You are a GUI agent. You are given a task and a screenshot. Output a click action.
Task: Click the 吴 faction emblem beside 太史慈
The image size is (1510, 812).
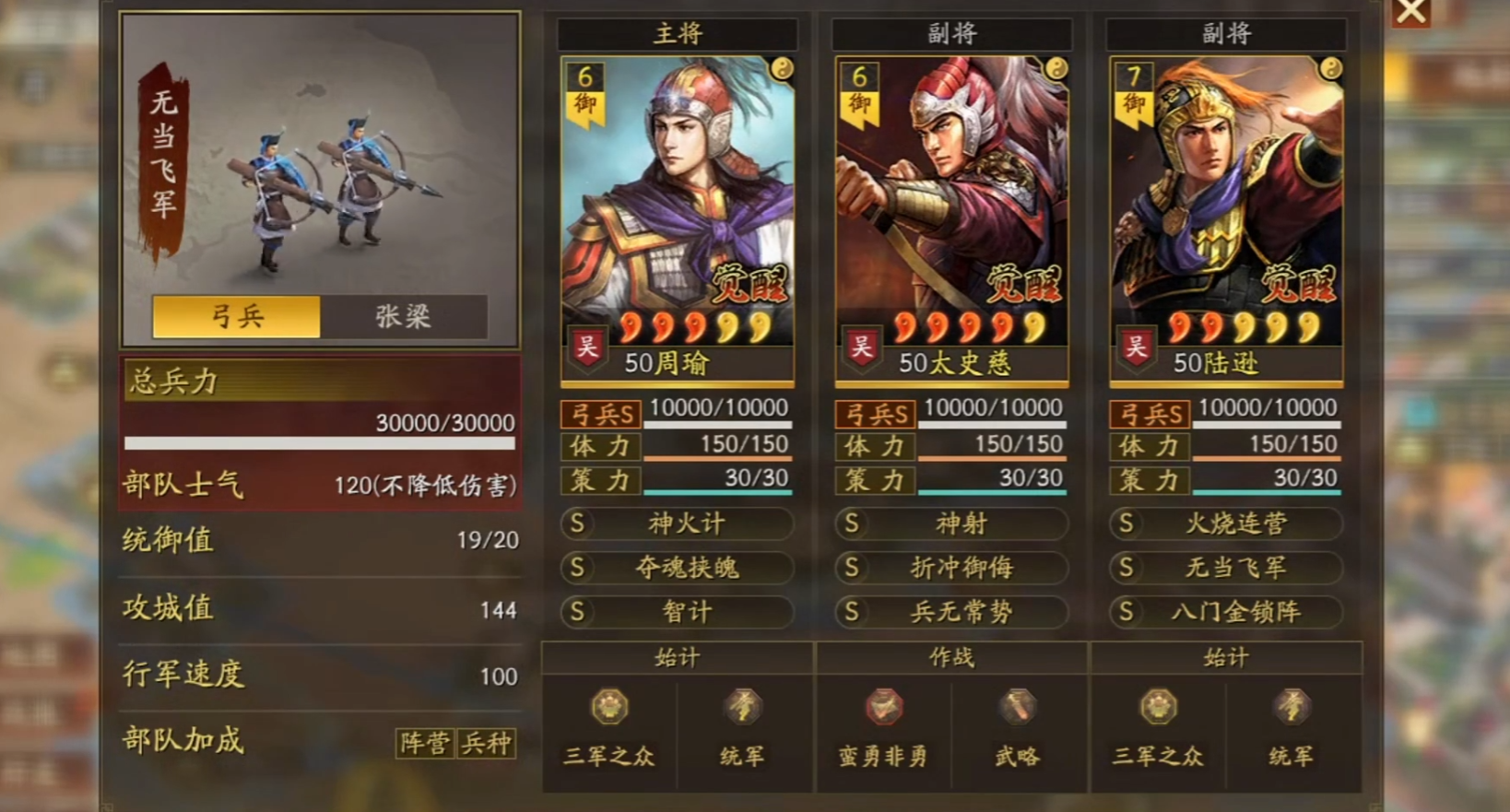pos(863,348)
